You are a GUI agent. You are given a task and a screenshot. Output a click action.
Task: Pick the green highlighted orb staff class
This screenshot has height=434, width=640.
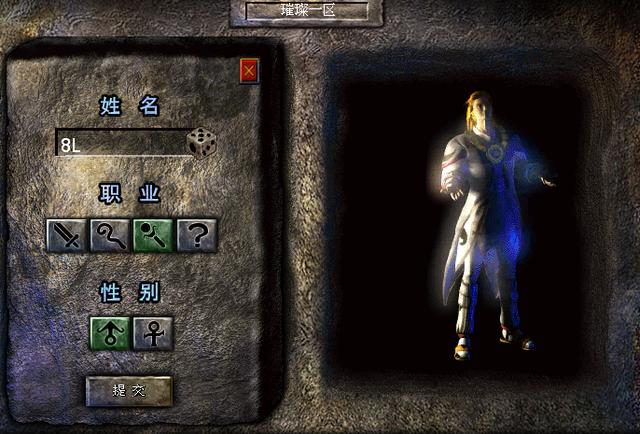(153, 236)
